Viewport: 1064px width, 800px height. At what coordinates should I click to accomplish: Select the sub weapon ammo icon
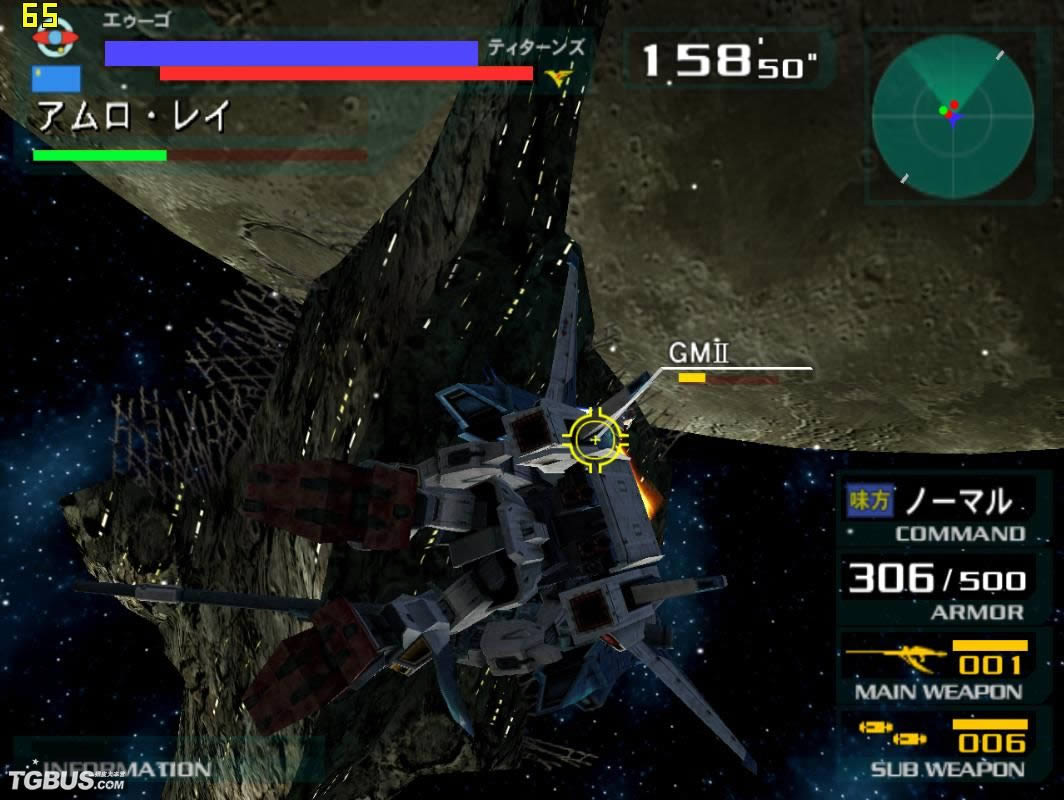tap(893, 735)
